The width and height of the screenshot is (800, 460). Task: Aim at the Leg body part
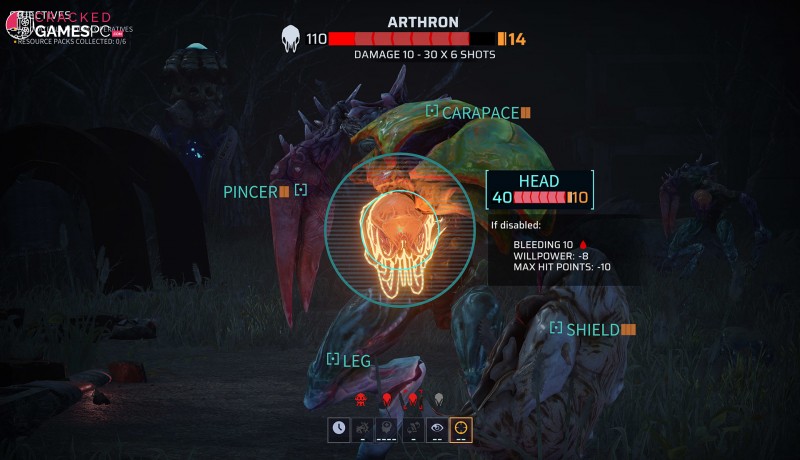pos(356,360)
